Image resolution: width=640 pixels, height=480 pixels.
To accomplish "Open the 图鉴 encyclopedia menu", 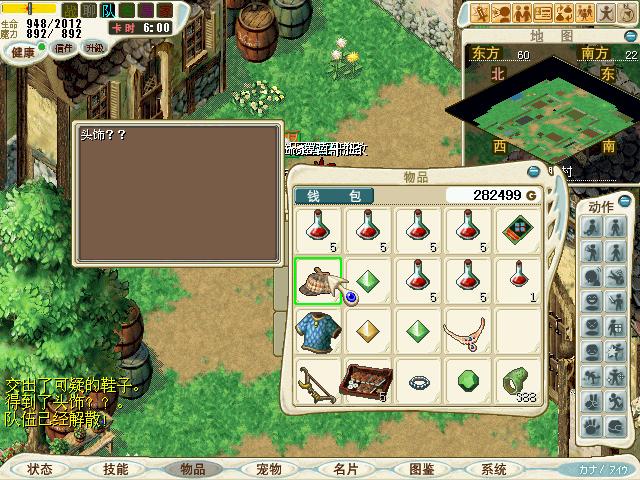I will click(x=421, y=469).
